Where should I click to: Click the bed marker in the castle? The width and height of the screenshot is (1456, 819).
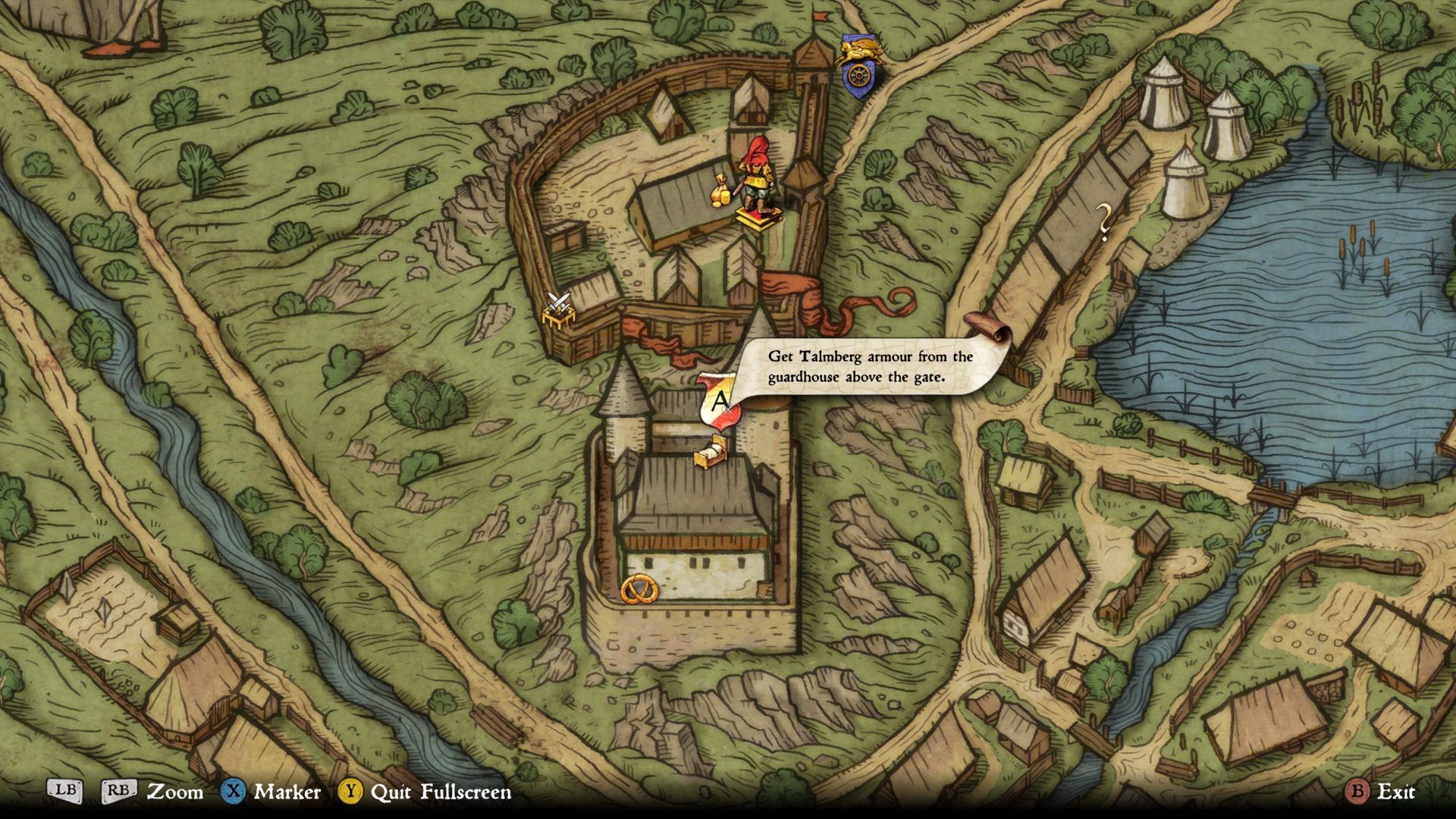[711, 454]
